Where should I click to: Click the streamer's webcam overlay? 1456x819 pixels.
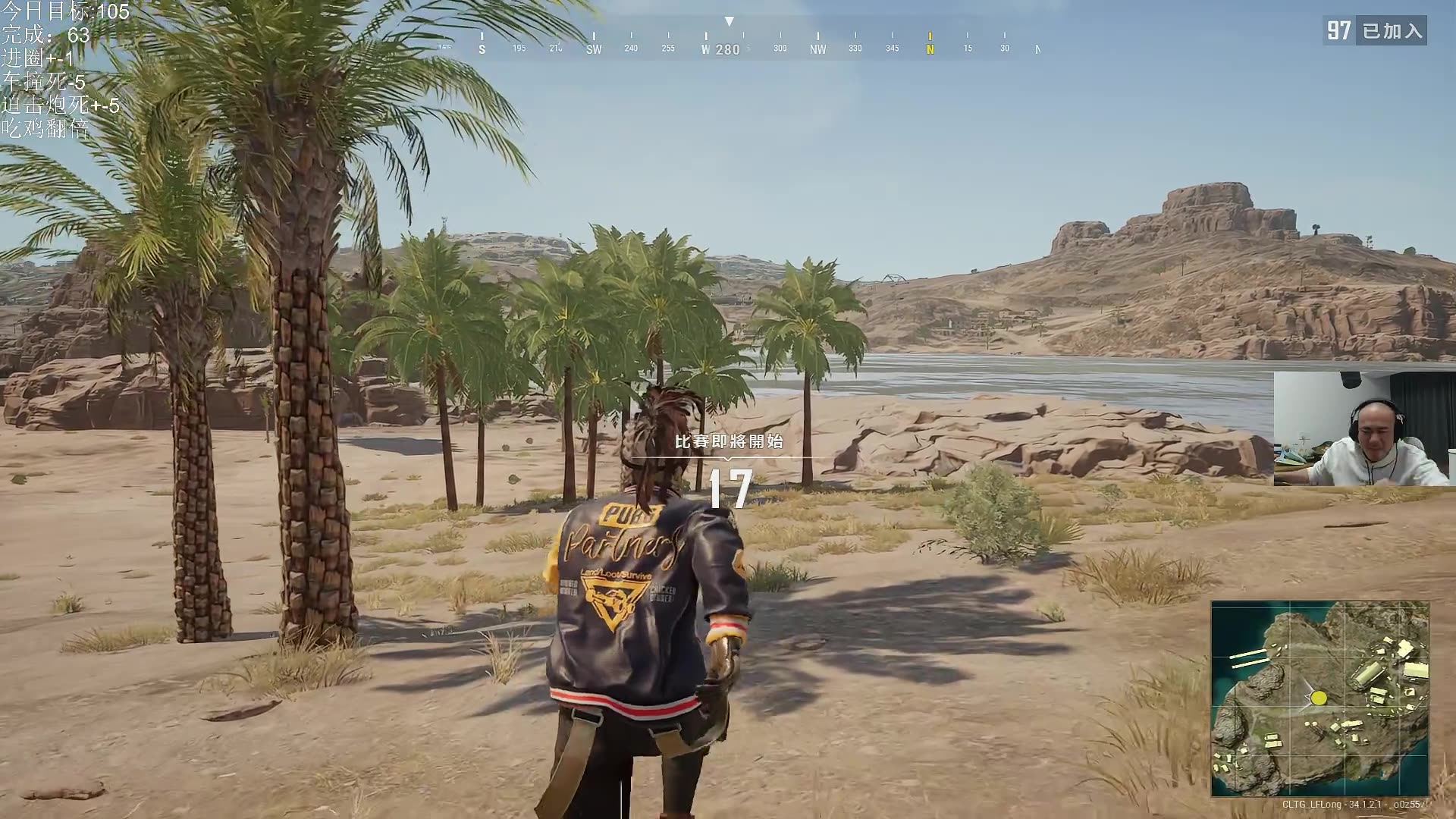pyautogui.click(x=1363, y=428)
